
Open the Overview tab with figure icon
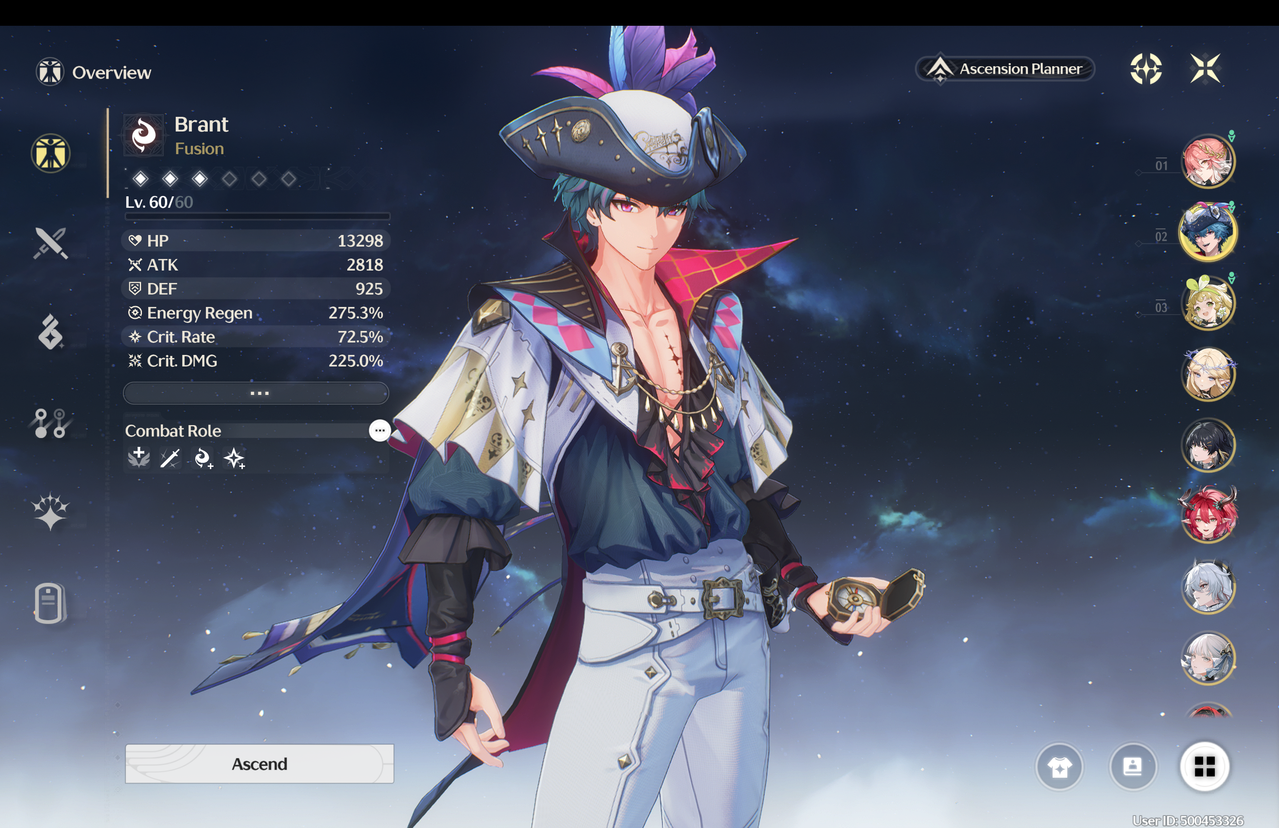coord(50,153)
